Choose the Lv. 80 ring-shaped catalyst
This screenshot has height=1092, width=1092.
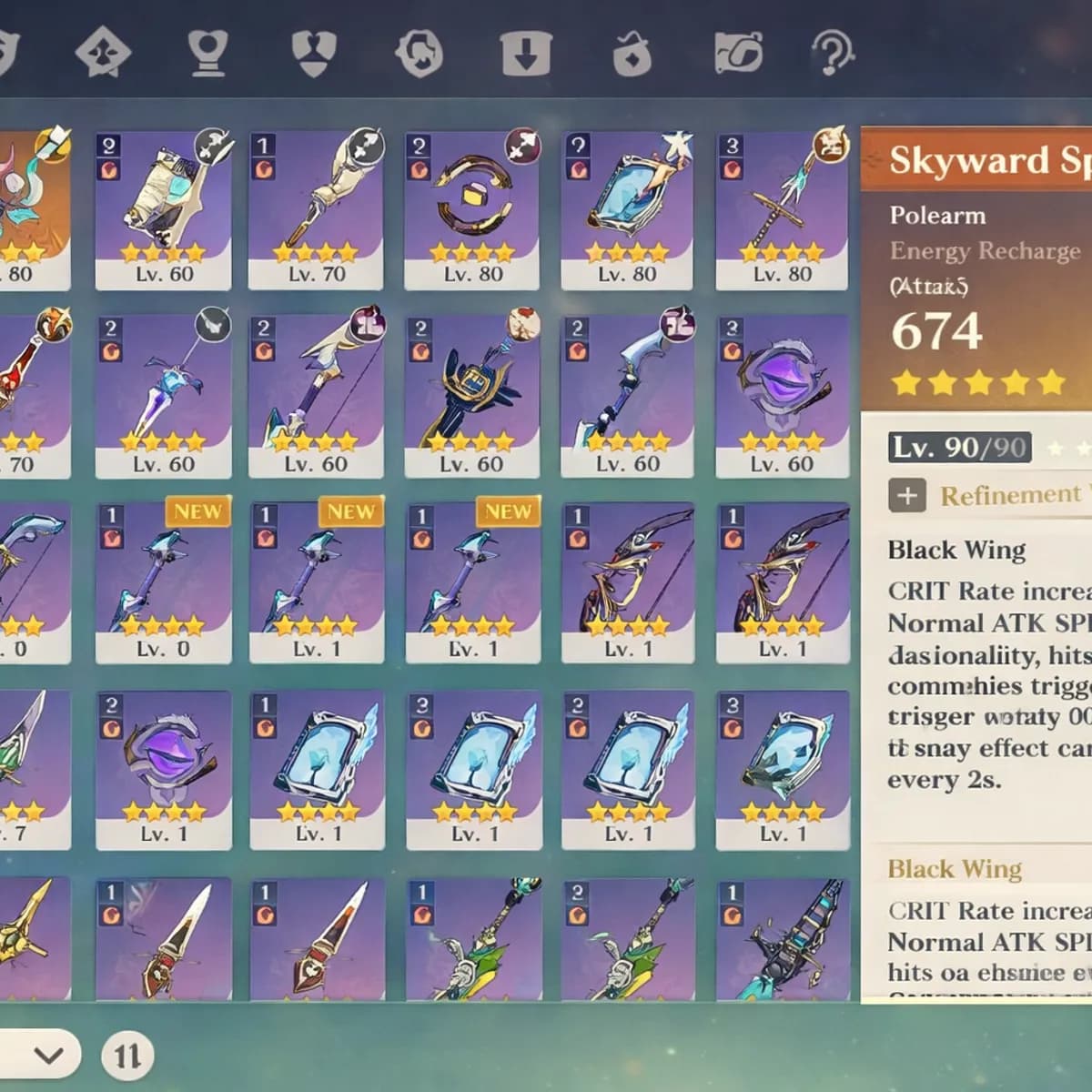(471, 210)
